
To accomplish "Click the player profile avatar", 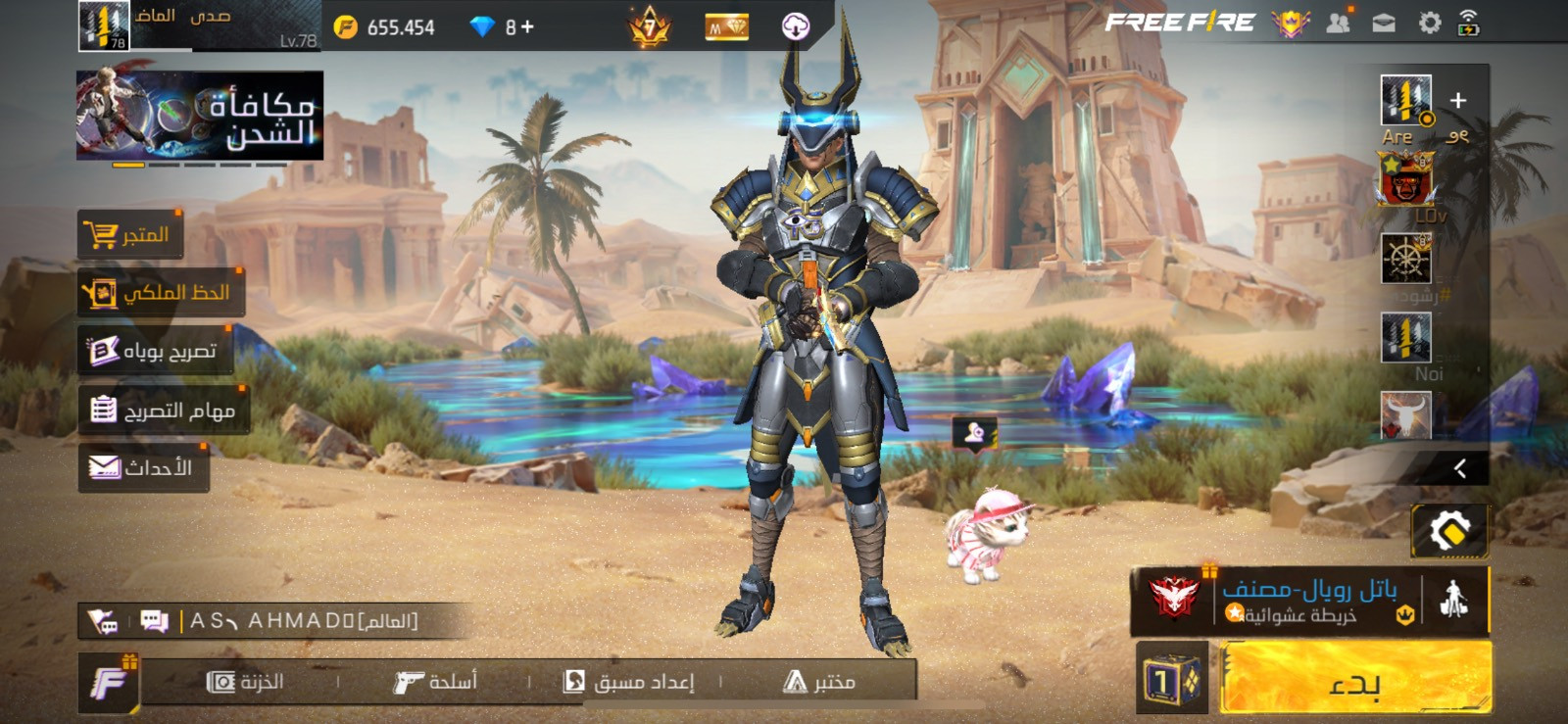I will [x=104, y=25].
